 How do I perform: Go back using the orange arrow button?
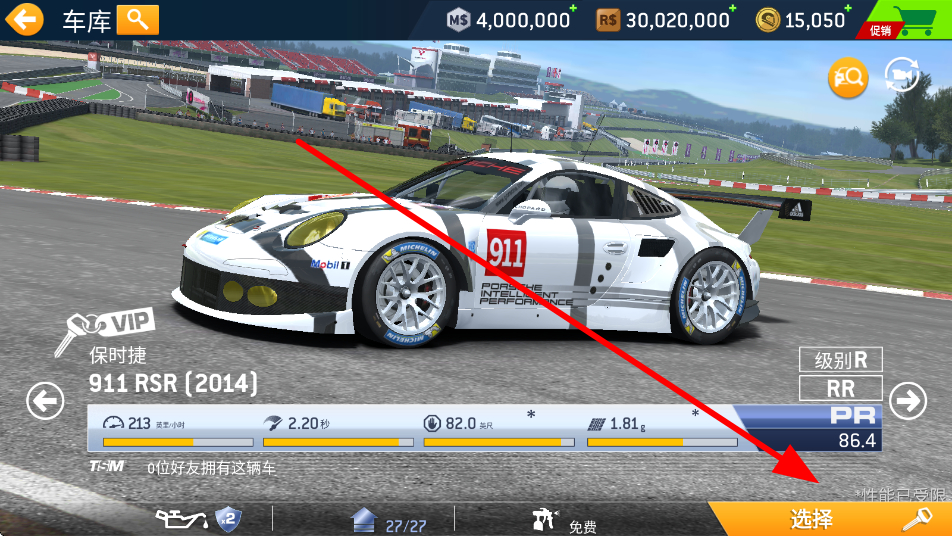pyautogui.click(x=28, y=19)
